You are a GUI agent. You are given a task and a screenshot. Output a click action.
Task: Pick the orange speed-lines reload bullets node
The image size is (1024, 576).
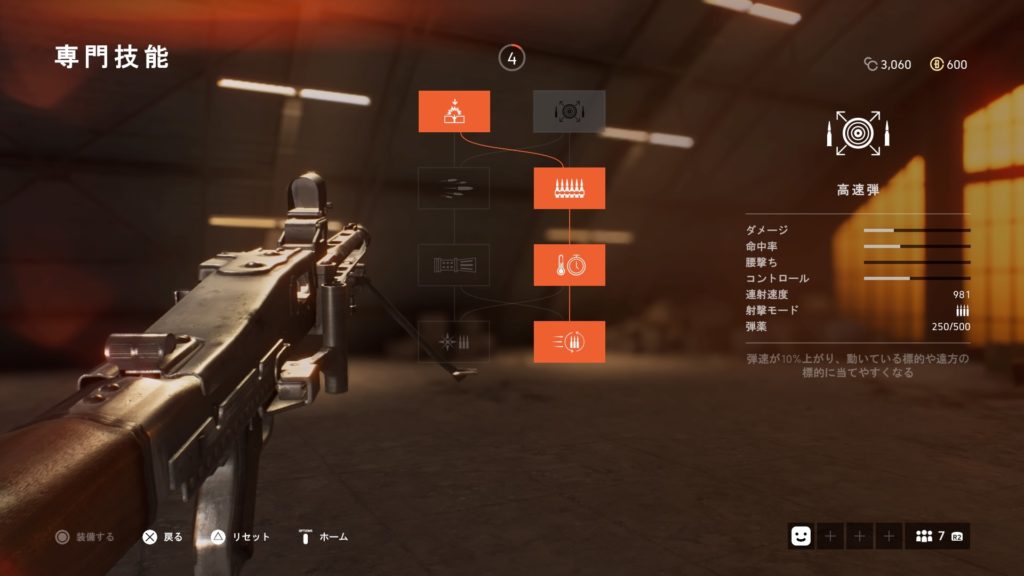tap(569, 342)
